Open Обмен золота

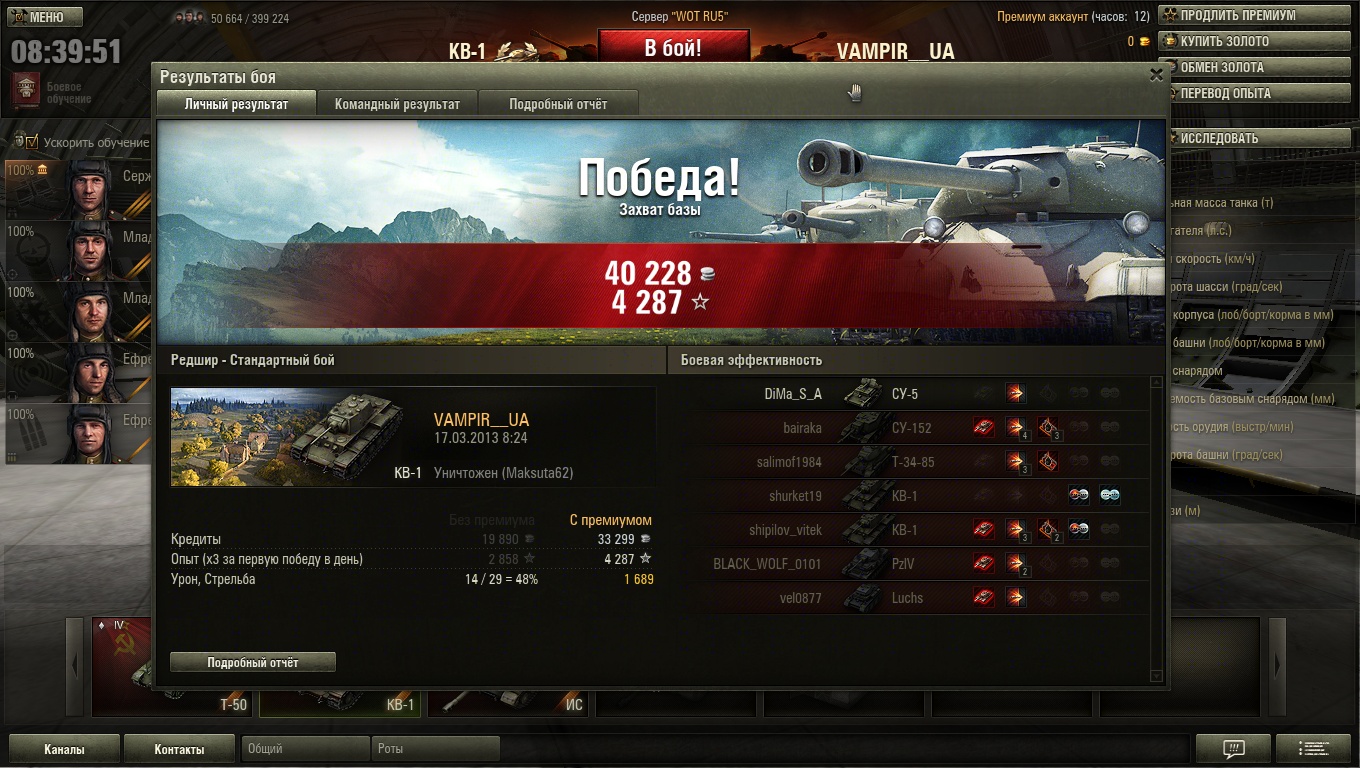coord(1254,67)
